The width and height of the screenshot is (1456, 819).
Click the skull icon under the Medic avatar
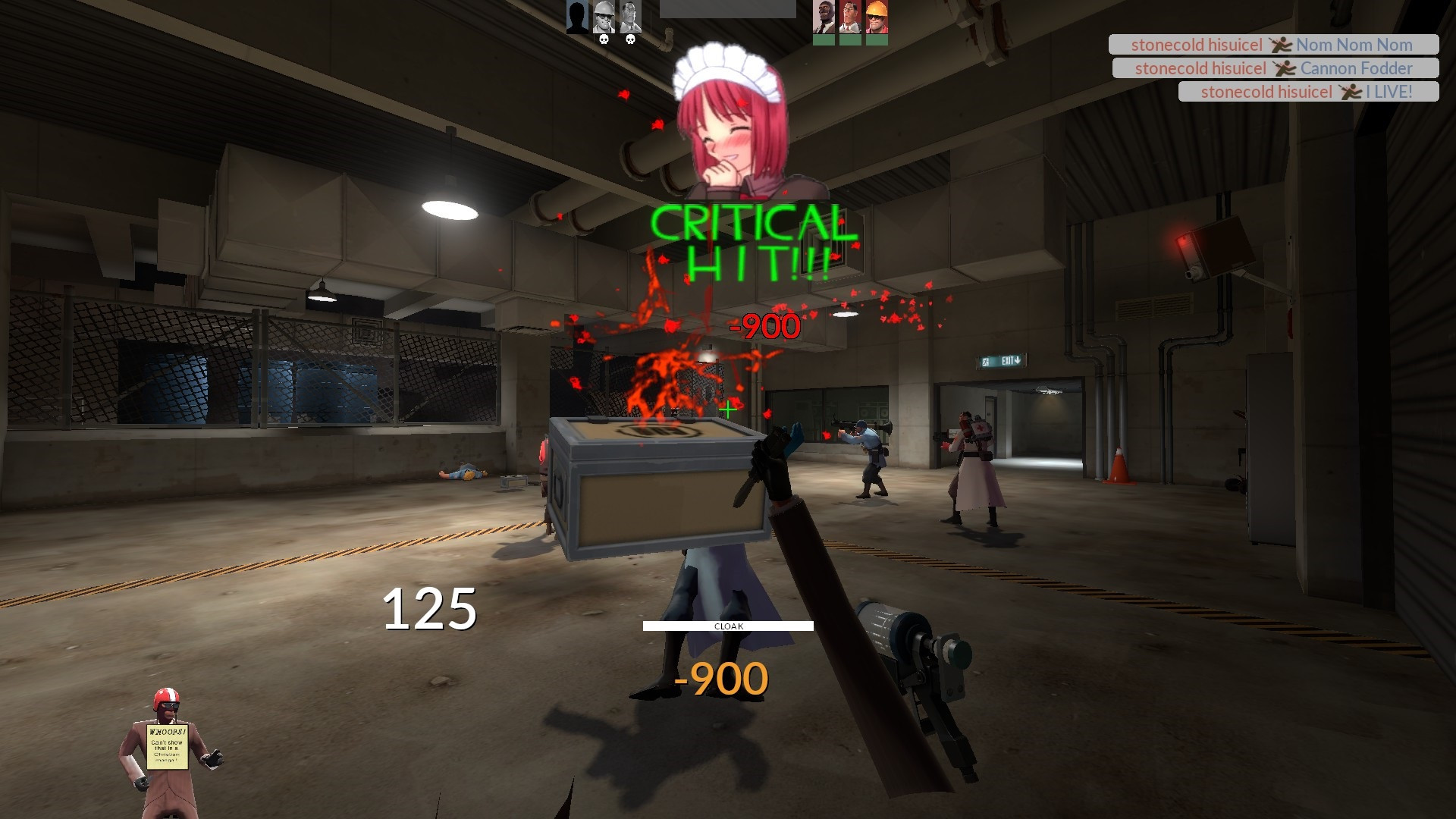pyautogui.click(x=630, y=40)
